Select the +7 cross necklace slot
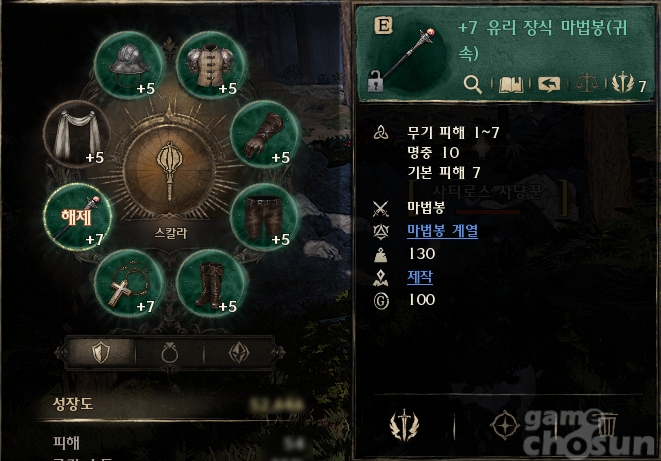Image resolution: width=661 pixels, height=461 pixels. tap(127, 284)
